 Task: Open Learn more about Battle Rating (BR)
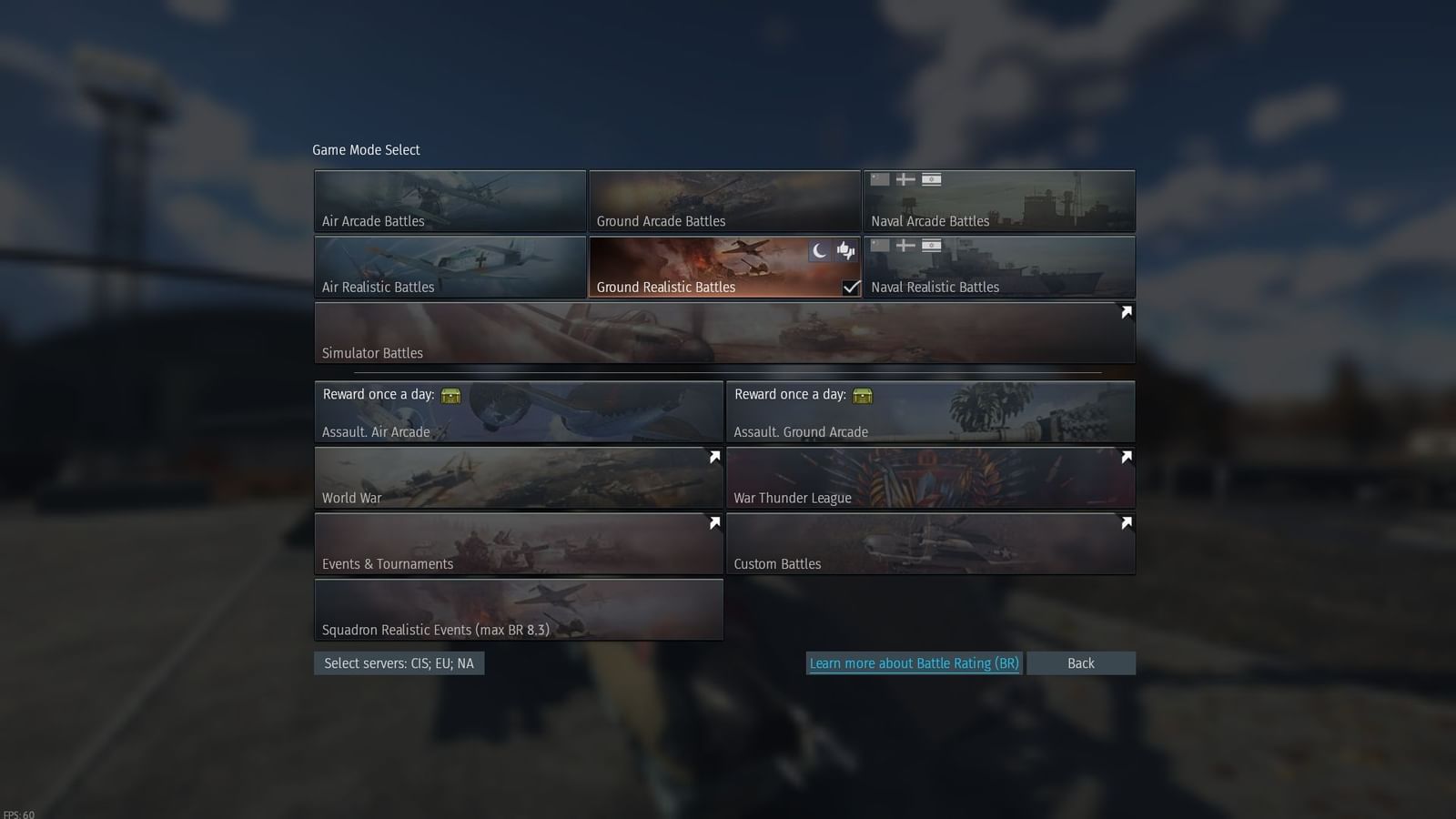[914, 663]
